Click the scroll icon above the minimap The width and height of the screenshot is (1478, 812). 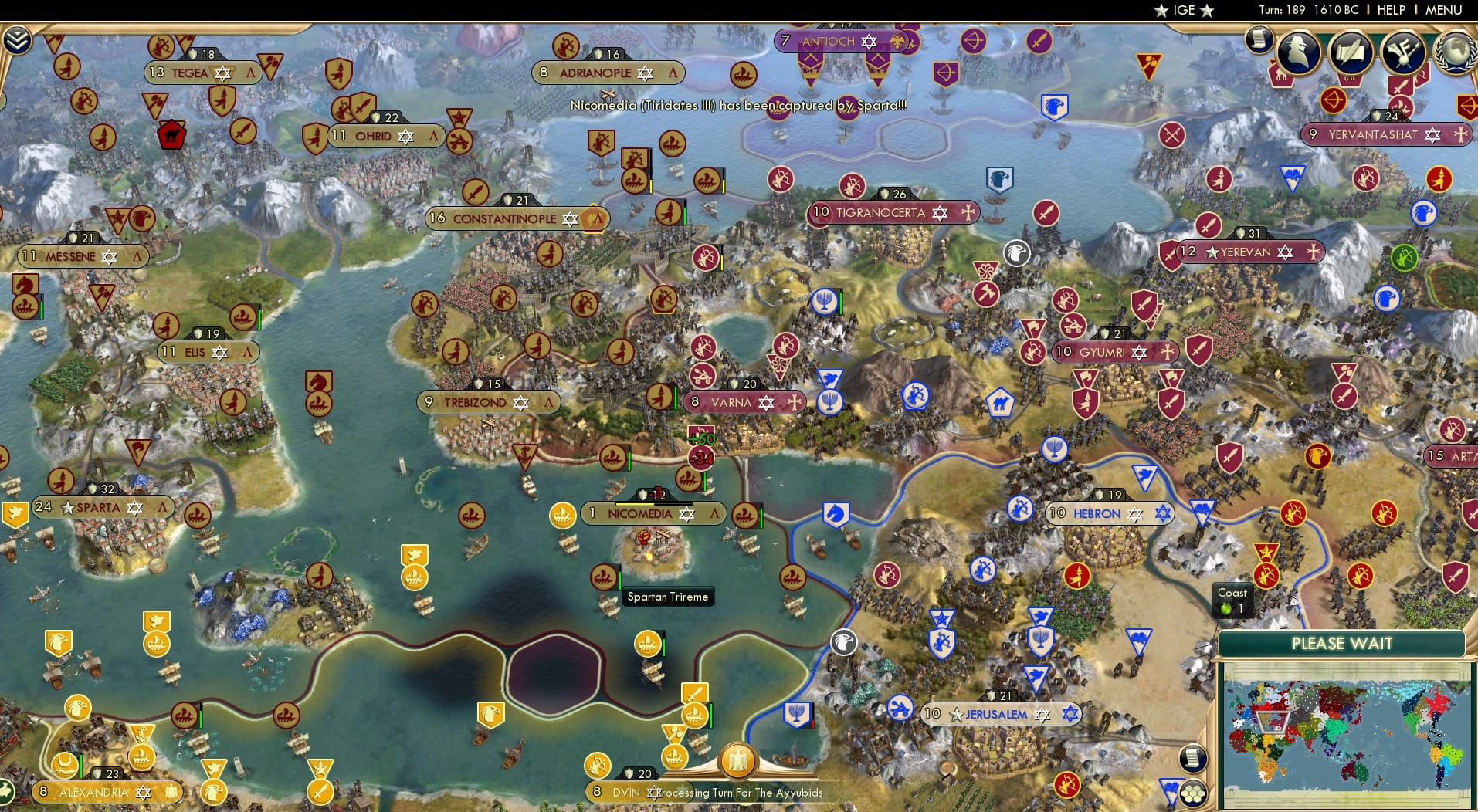tap(1192, 759)
